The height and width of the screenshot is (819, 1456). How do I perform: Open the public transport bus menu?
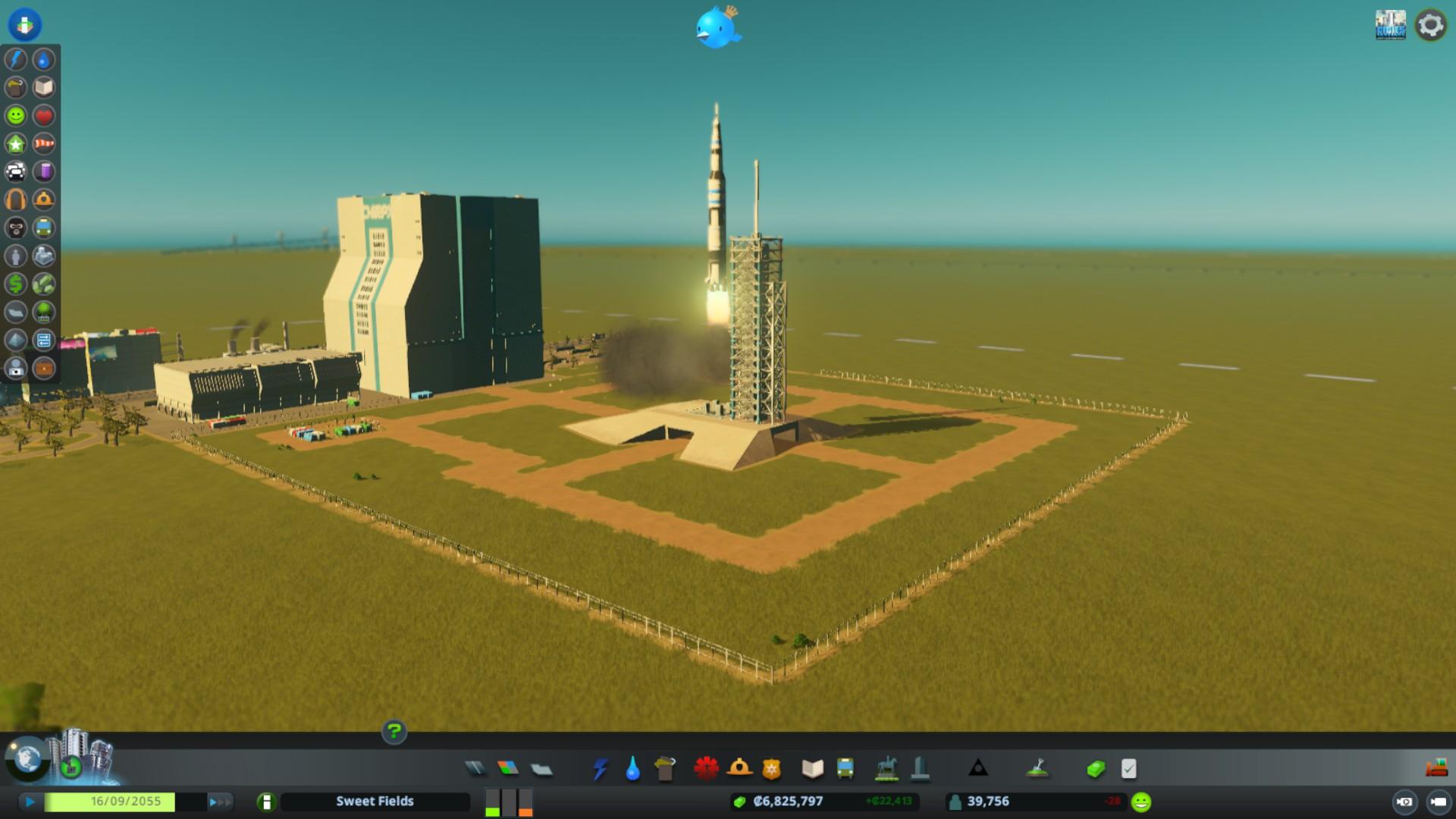(845, 769)
